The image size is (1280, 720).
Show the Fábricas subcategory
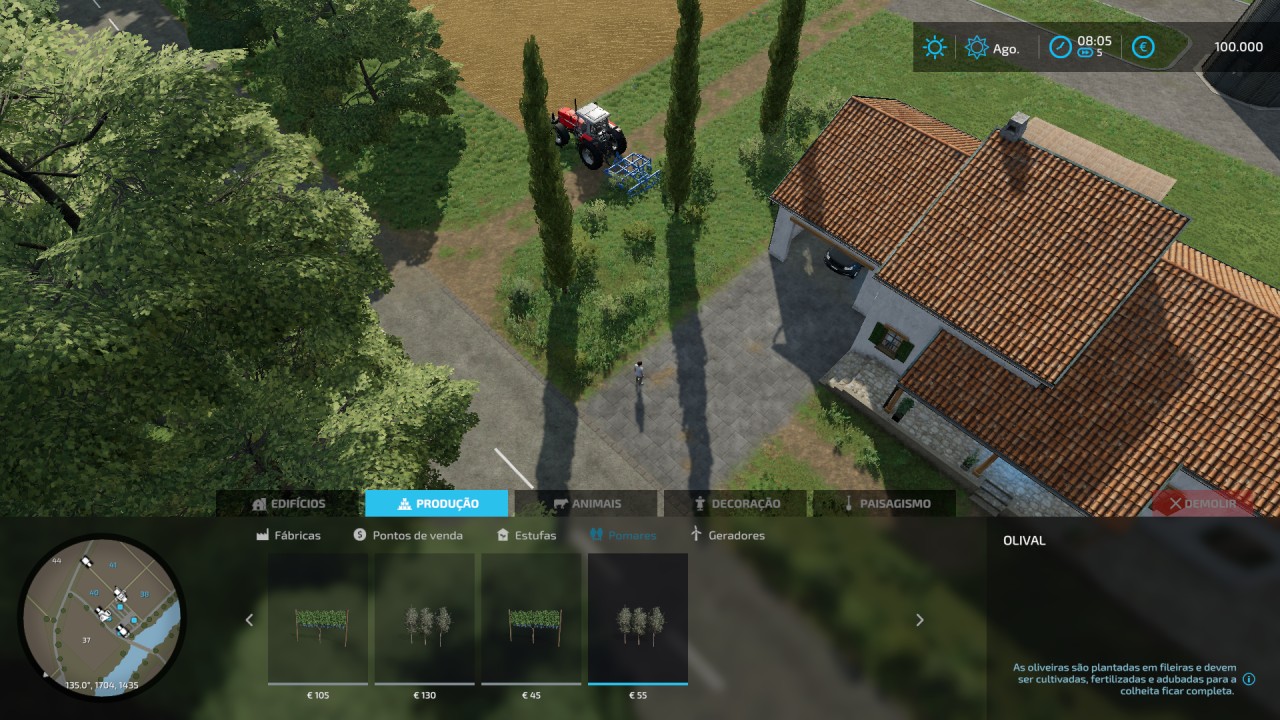tap(289, 535)
